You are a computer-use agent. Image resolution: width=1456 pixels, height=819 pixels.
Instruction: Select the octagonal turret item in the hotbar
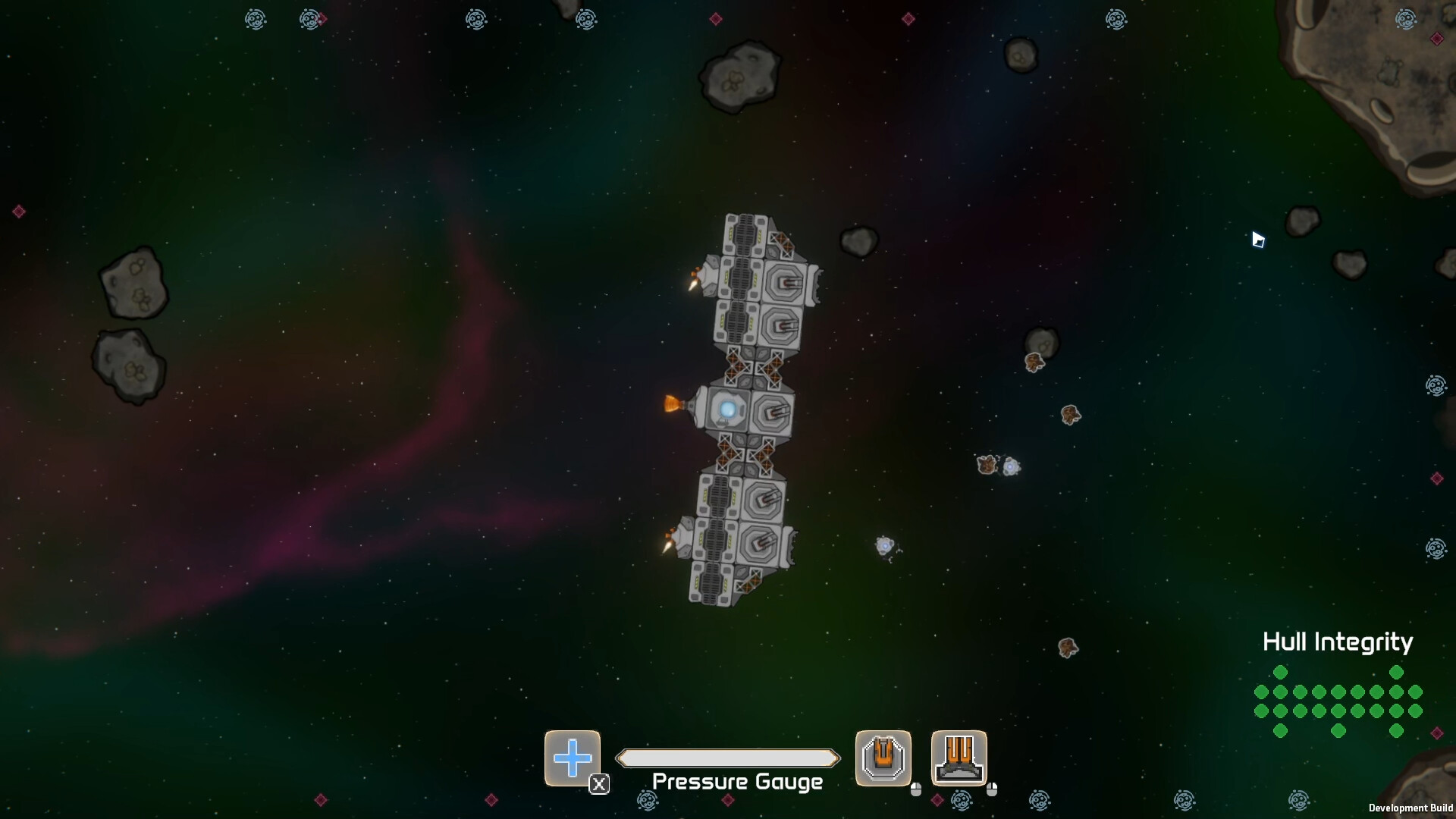click(x=883, y=758)
